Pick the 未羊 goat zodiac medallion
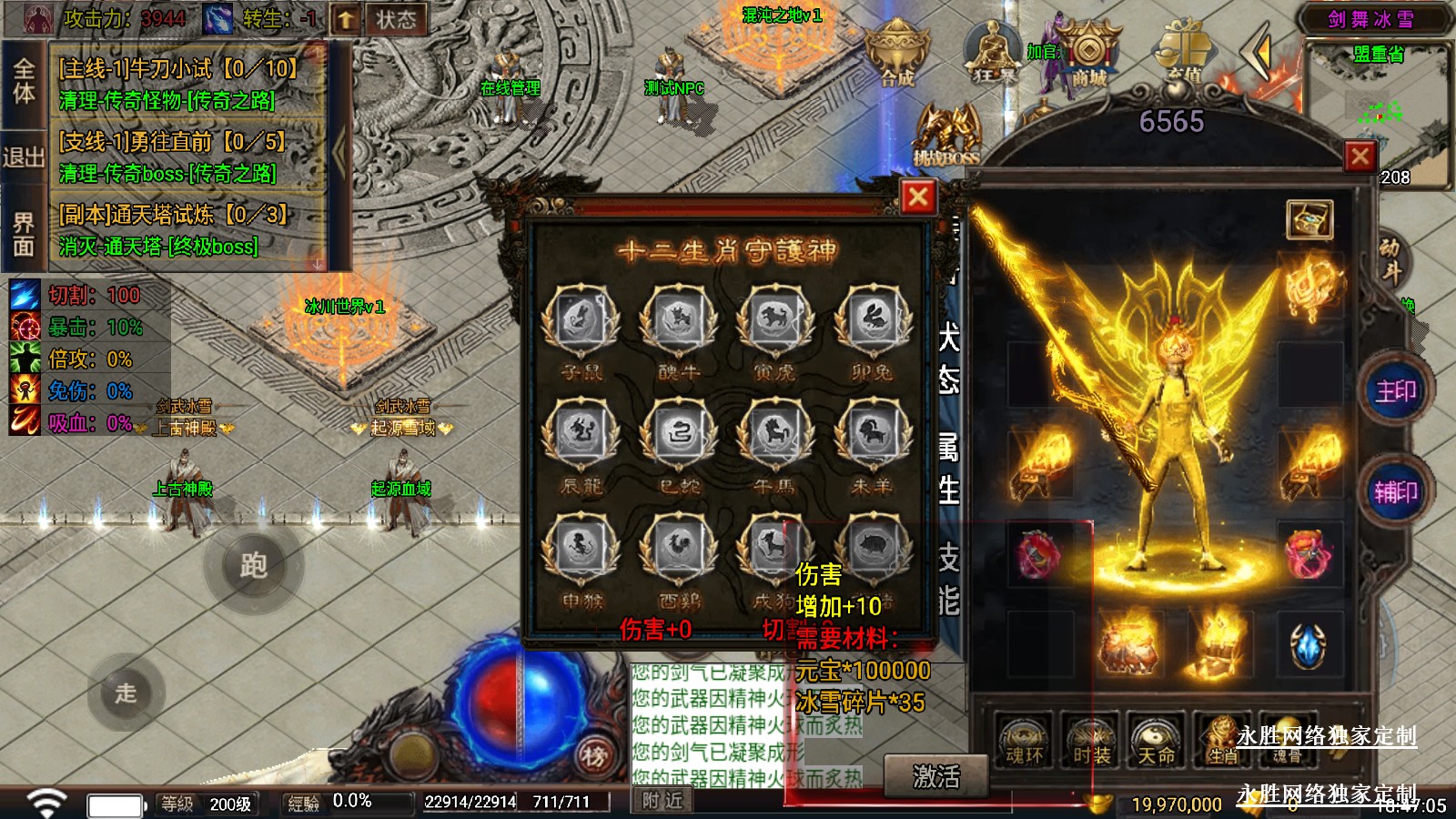This screenshot has width=1456, height=819. pos(871,435)
